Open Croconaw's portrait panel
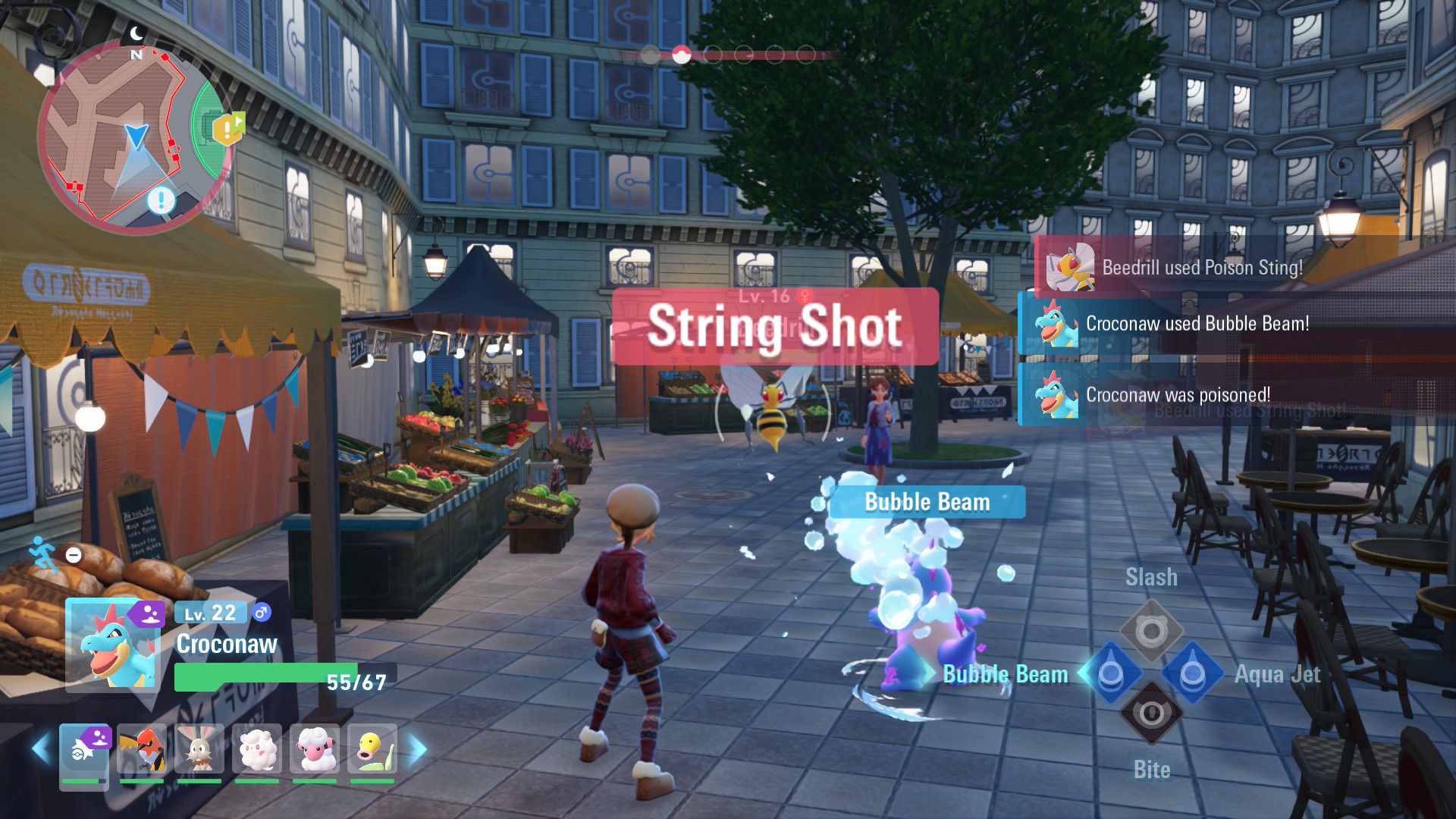 coord(114,645)
